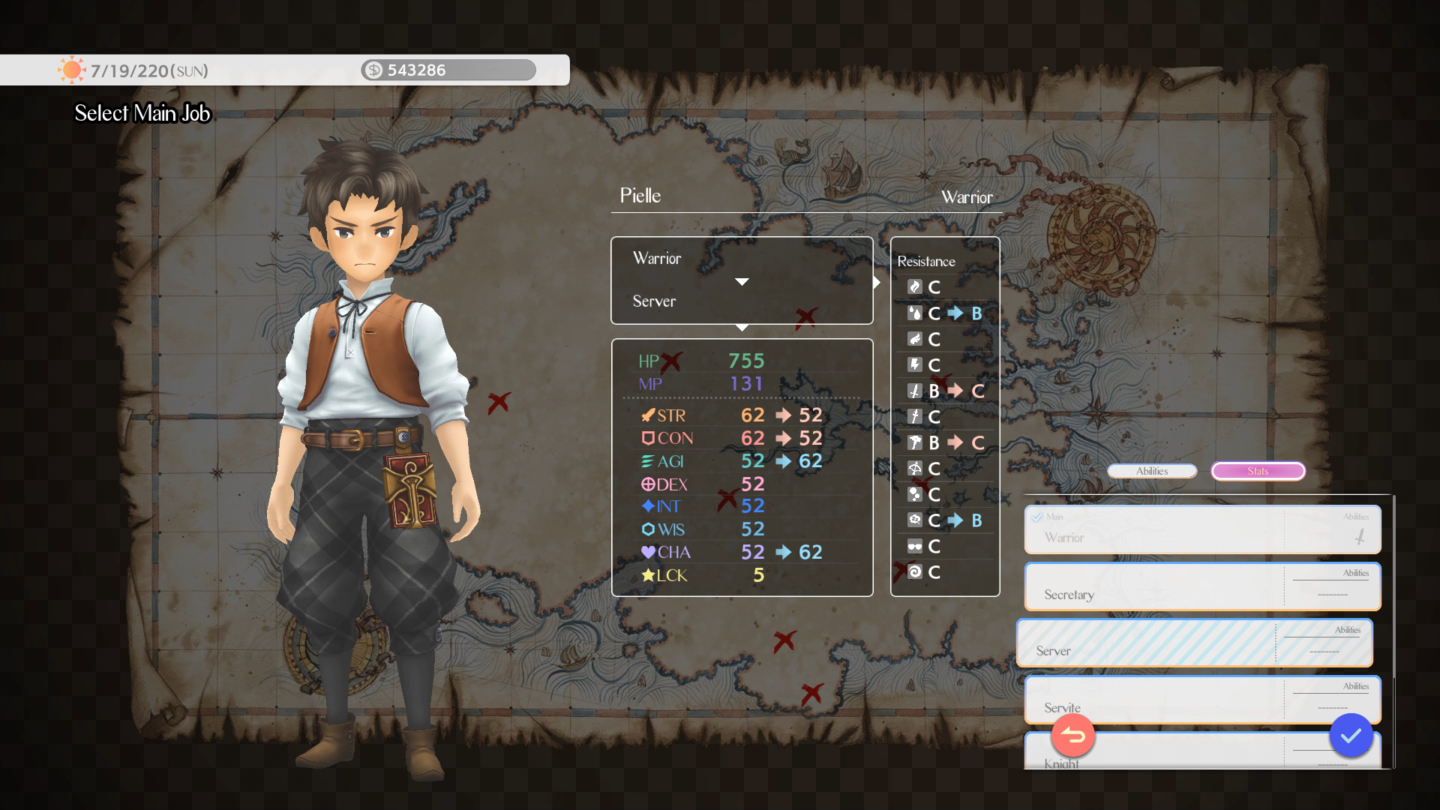Confirm selection with the blue checkmark button
1440x810 pixels.
(x=1351, y=736)
